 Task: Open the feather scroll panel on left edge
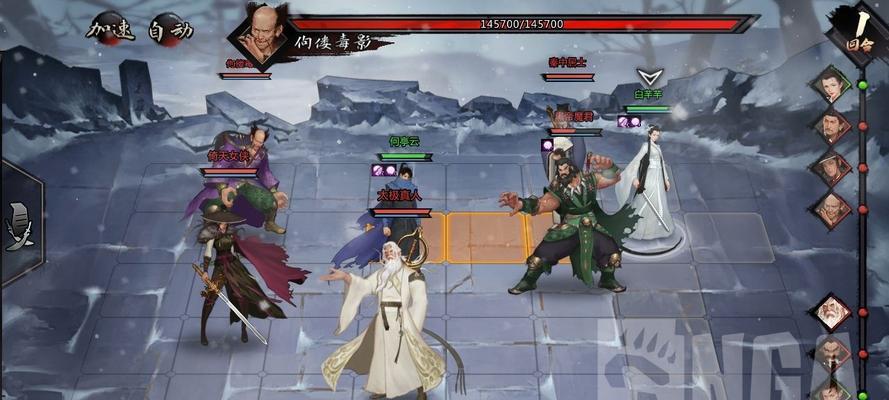click(18, 221)
